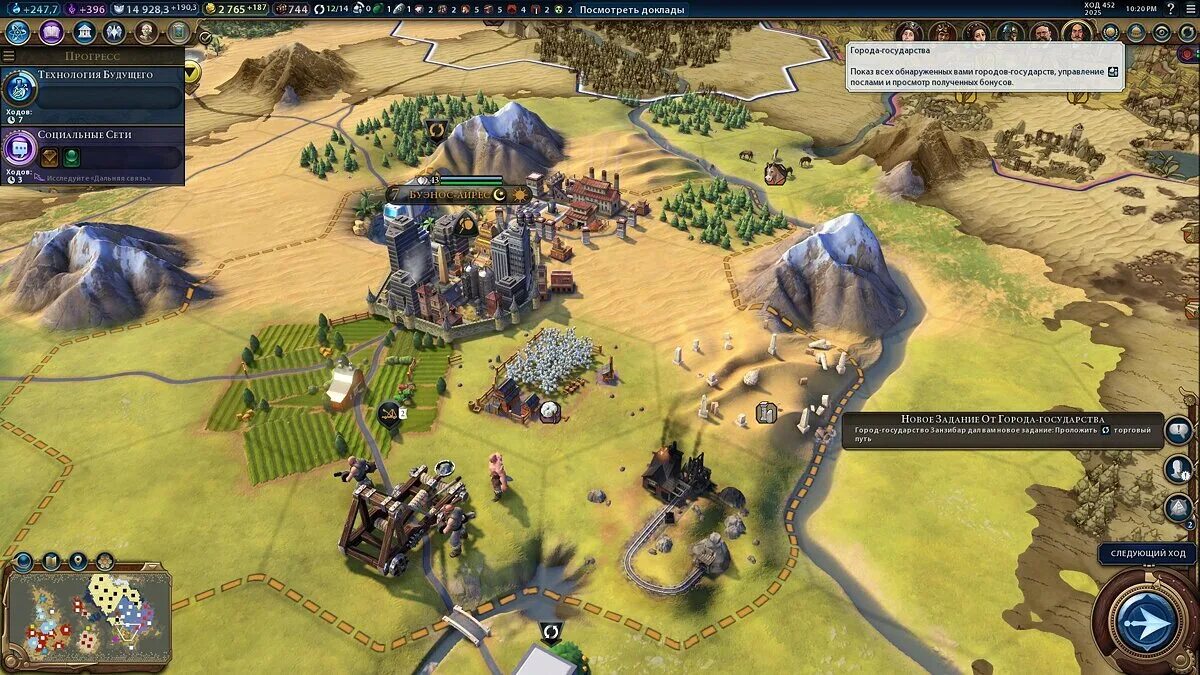Viewport: 1200px width, 675px height.
Task: Toggle the Прогресс panel list menu
Action: 9,56
